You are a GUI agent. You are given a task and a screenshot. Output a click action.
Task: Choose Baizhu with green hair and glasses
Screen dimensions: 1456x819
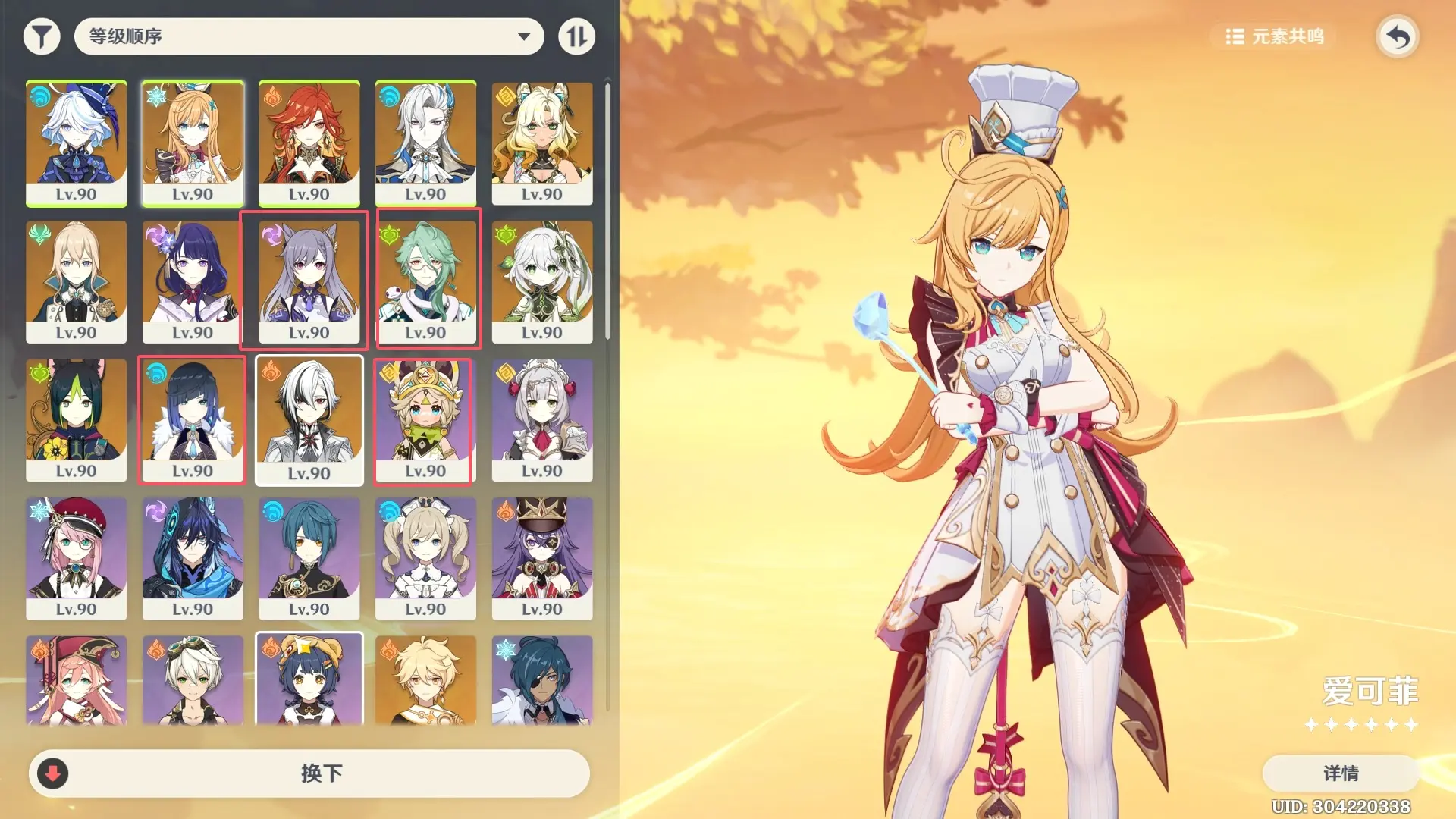[425, 281]
